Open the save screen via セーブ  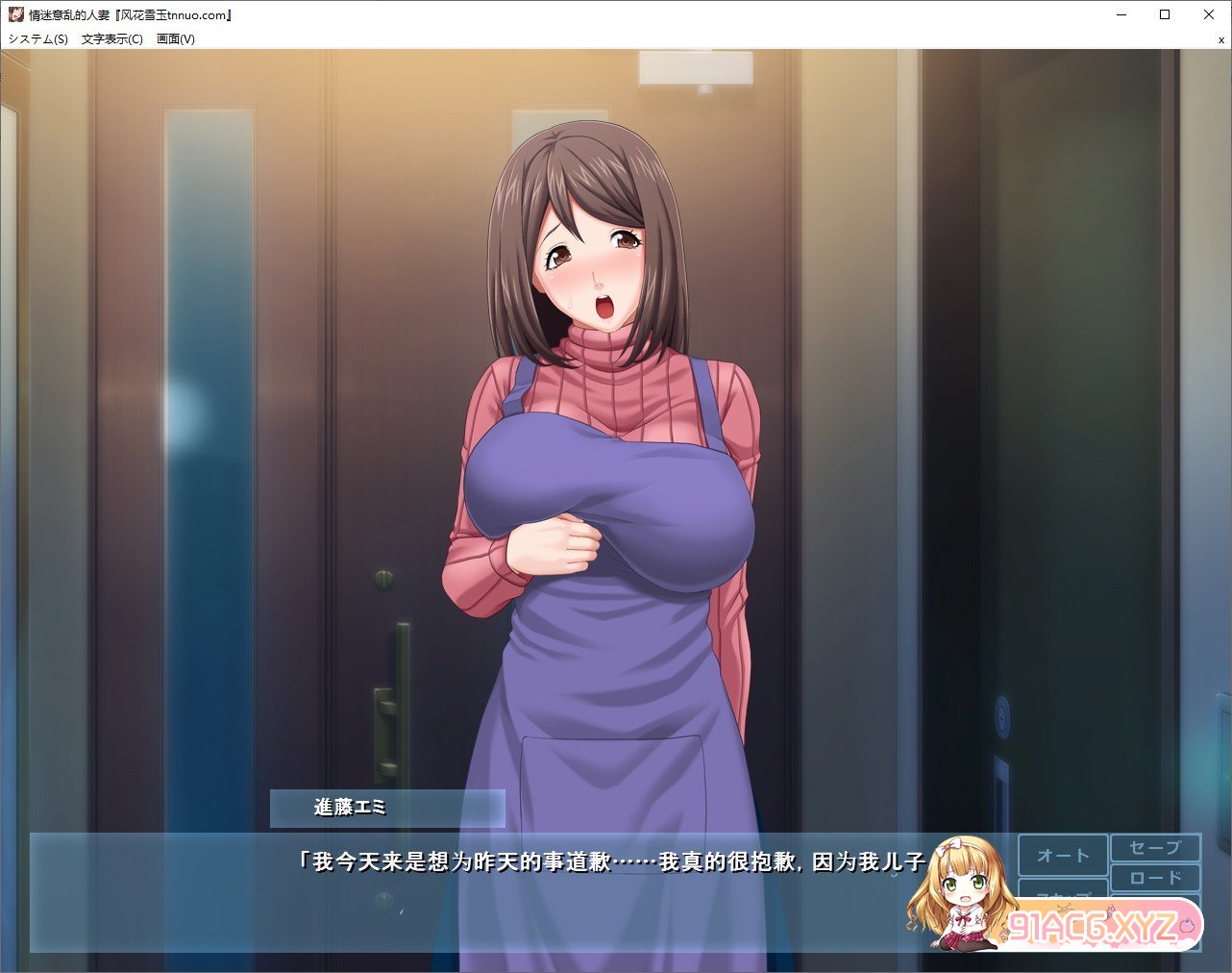[1155, 848]
